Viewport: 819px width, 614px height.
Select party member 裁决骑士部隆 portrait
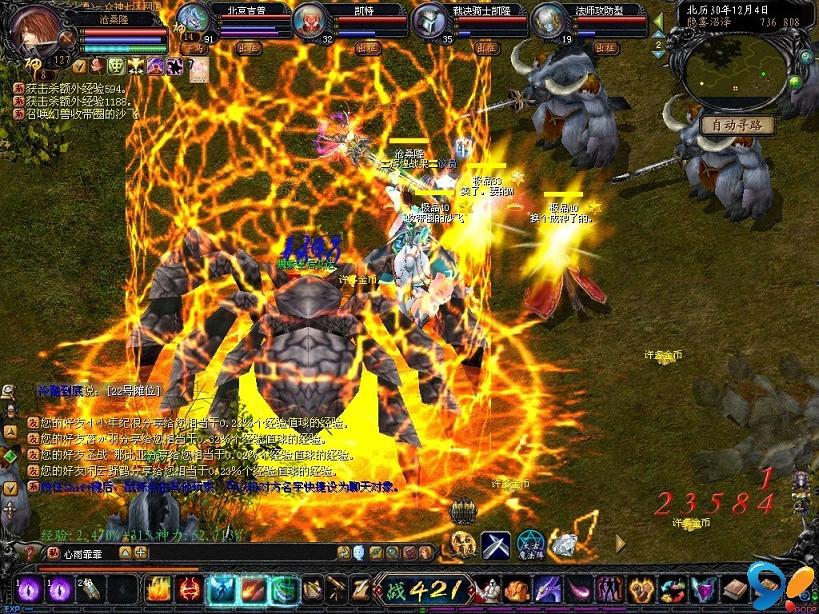click(x=430, y=20)
